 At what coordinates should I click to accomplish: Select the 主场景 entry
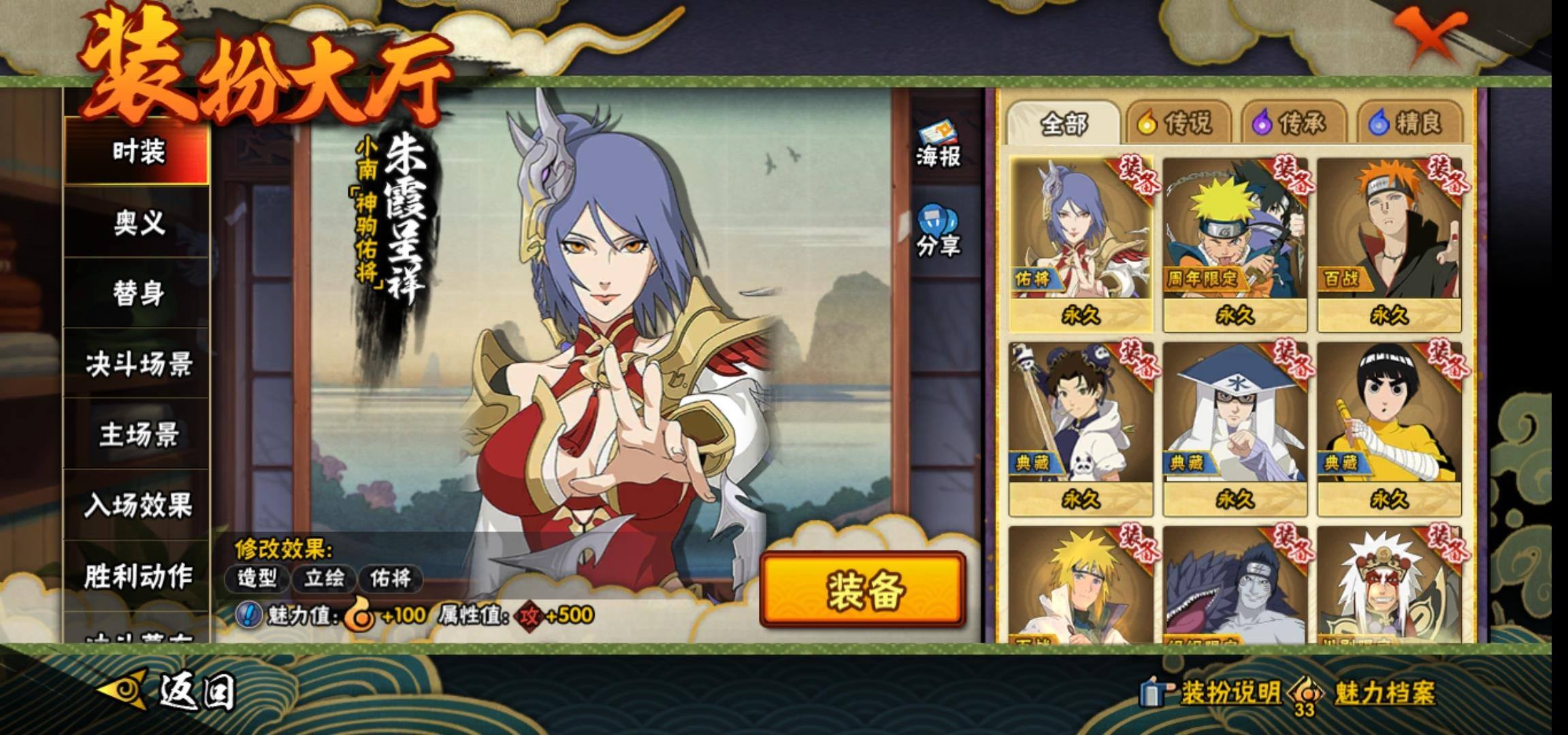[137, 435]
